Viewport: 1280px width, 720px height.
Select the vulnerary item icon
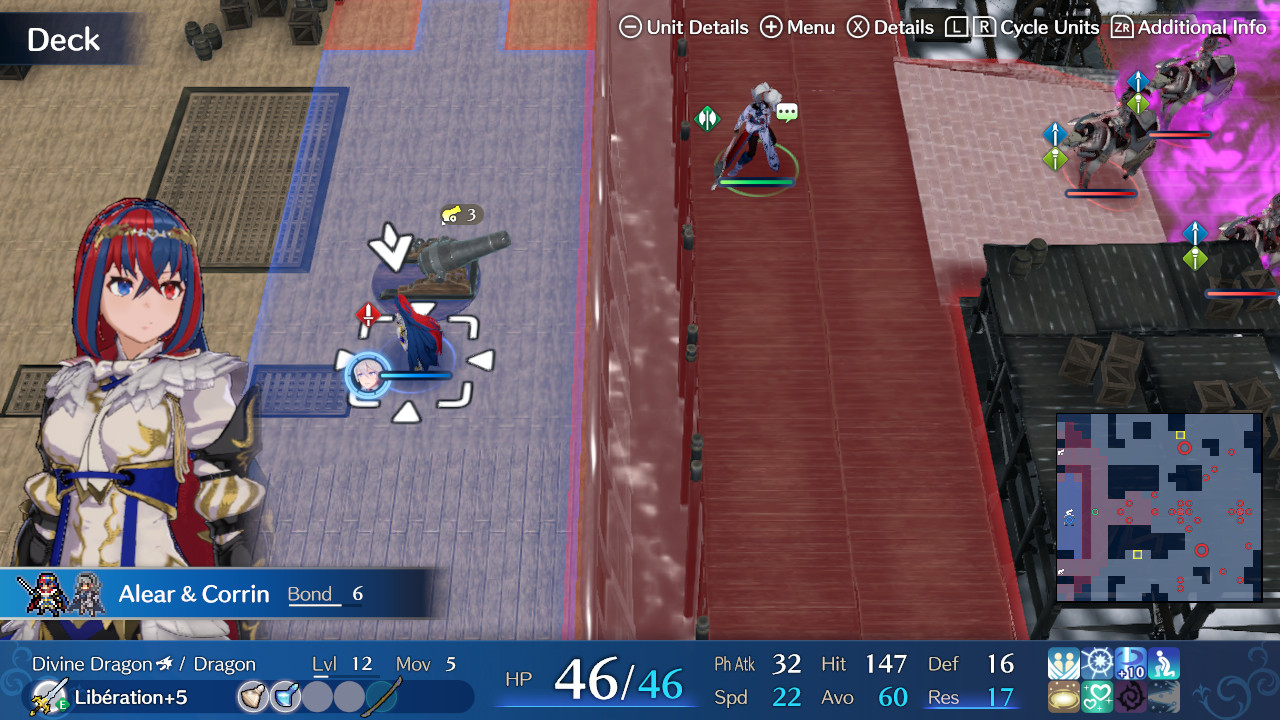click(x=253, y=697)
